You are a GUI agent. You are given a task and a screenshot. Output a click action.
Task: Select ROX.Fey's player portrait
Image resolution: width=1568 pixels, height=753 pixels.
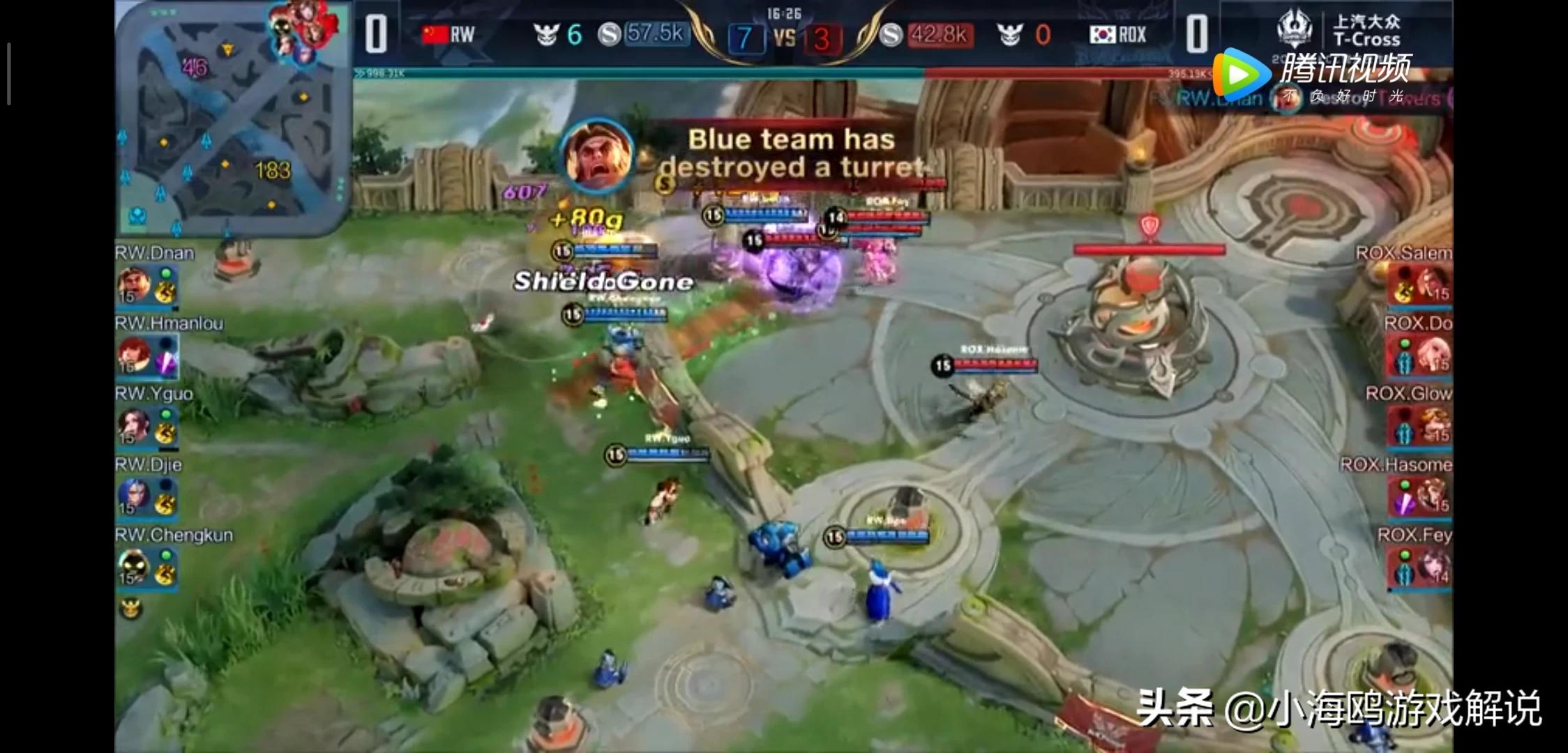[1431, 567]
